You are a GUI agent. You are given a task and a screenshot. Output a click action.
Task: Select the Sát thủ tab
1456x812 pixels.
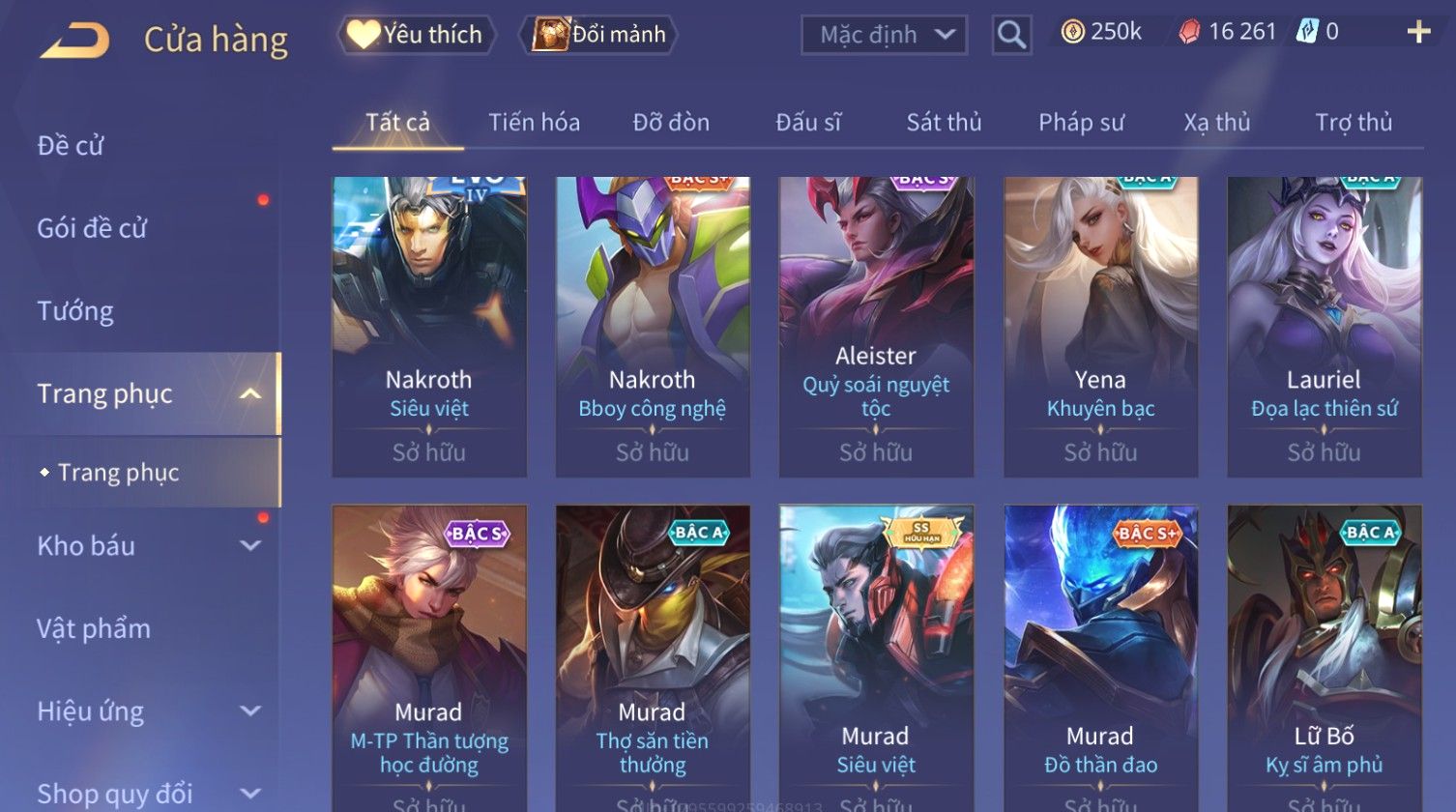(x=944, y=123)
